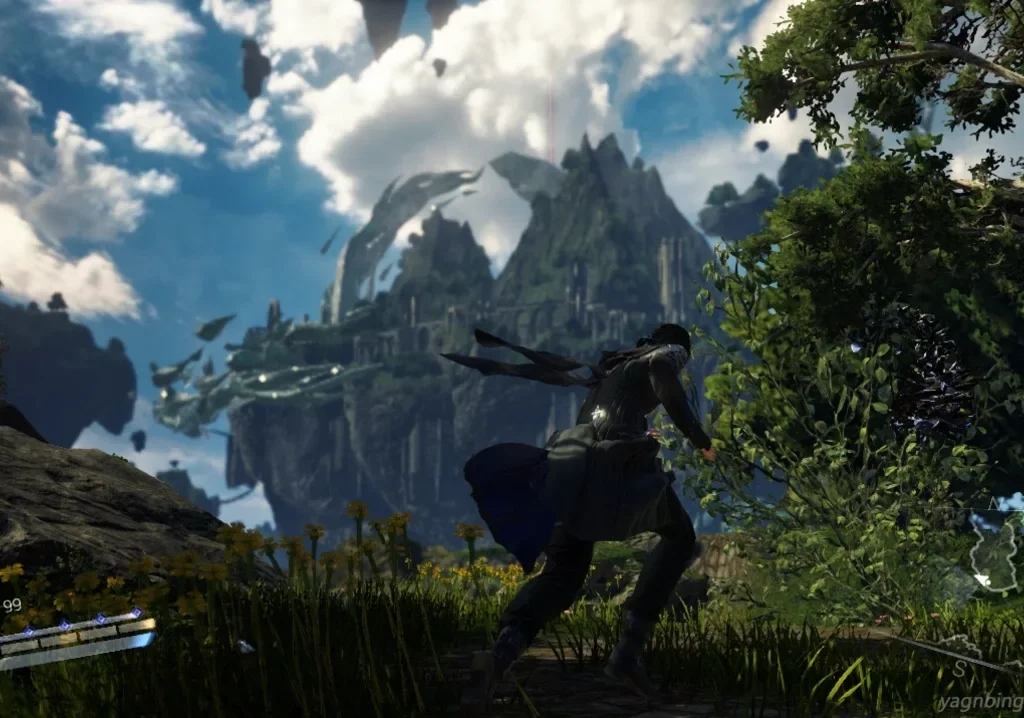
Task: Open the minimap with the outlined island
Action: [993, 554]
